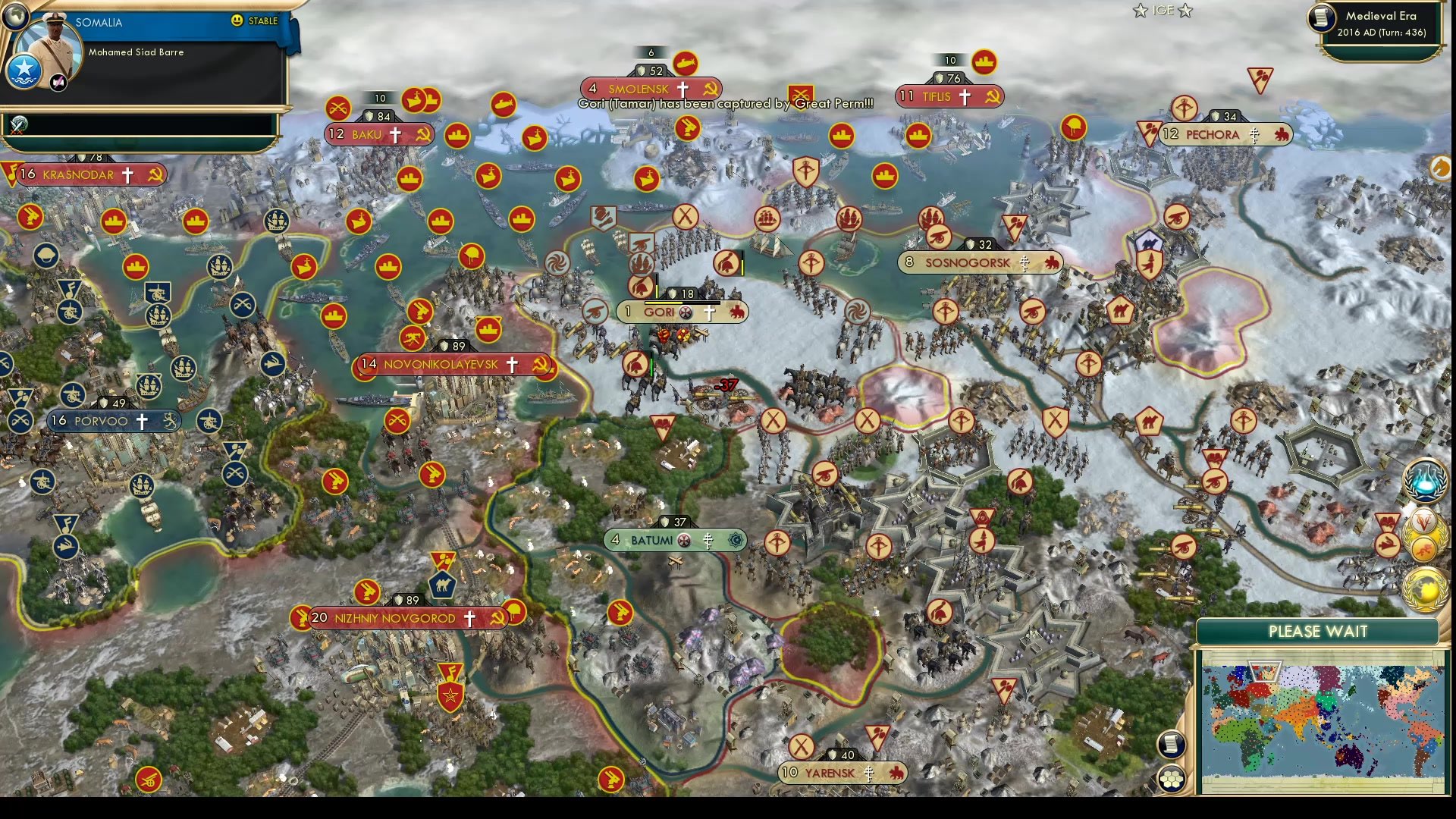Click the PLEASE WAIT panel header

pos(1317,631)
